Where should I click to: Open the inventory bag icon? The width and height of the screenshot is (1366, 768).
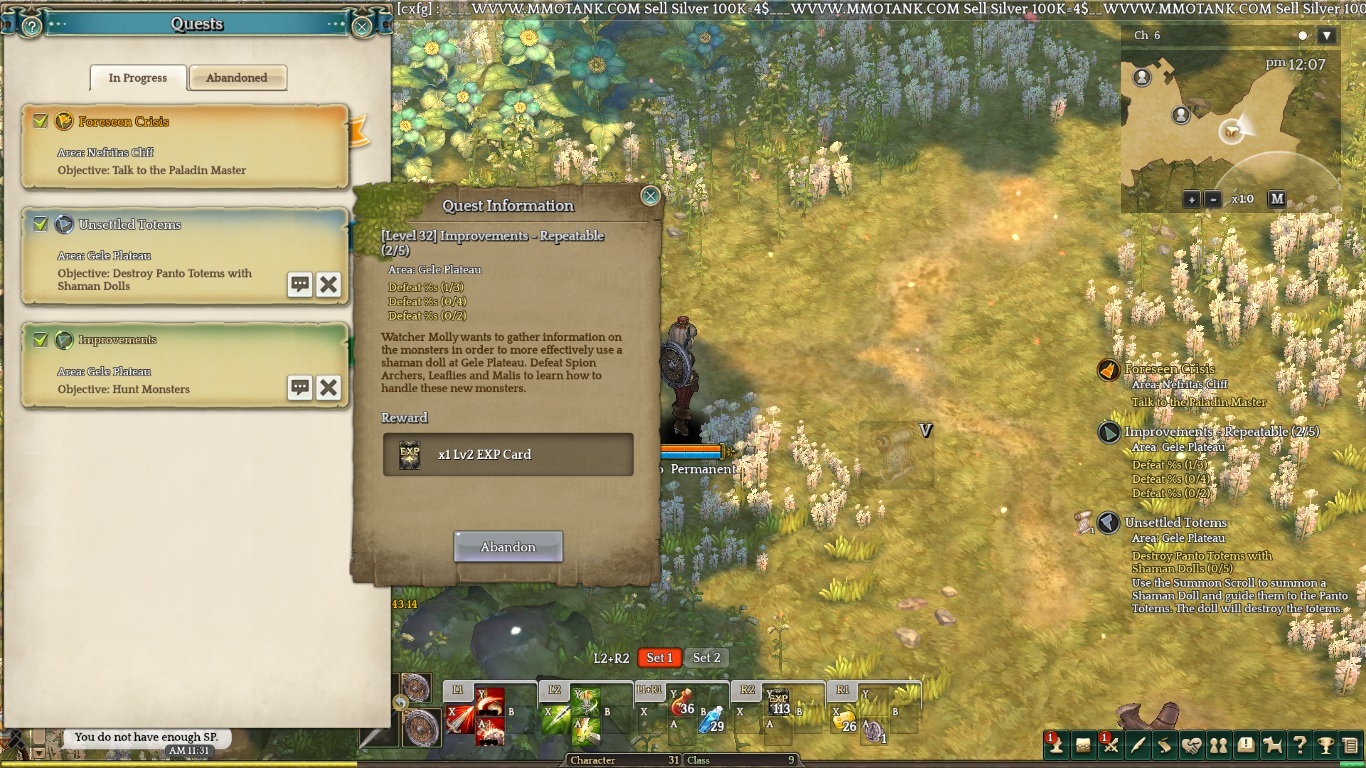[x=1083, y=745]
